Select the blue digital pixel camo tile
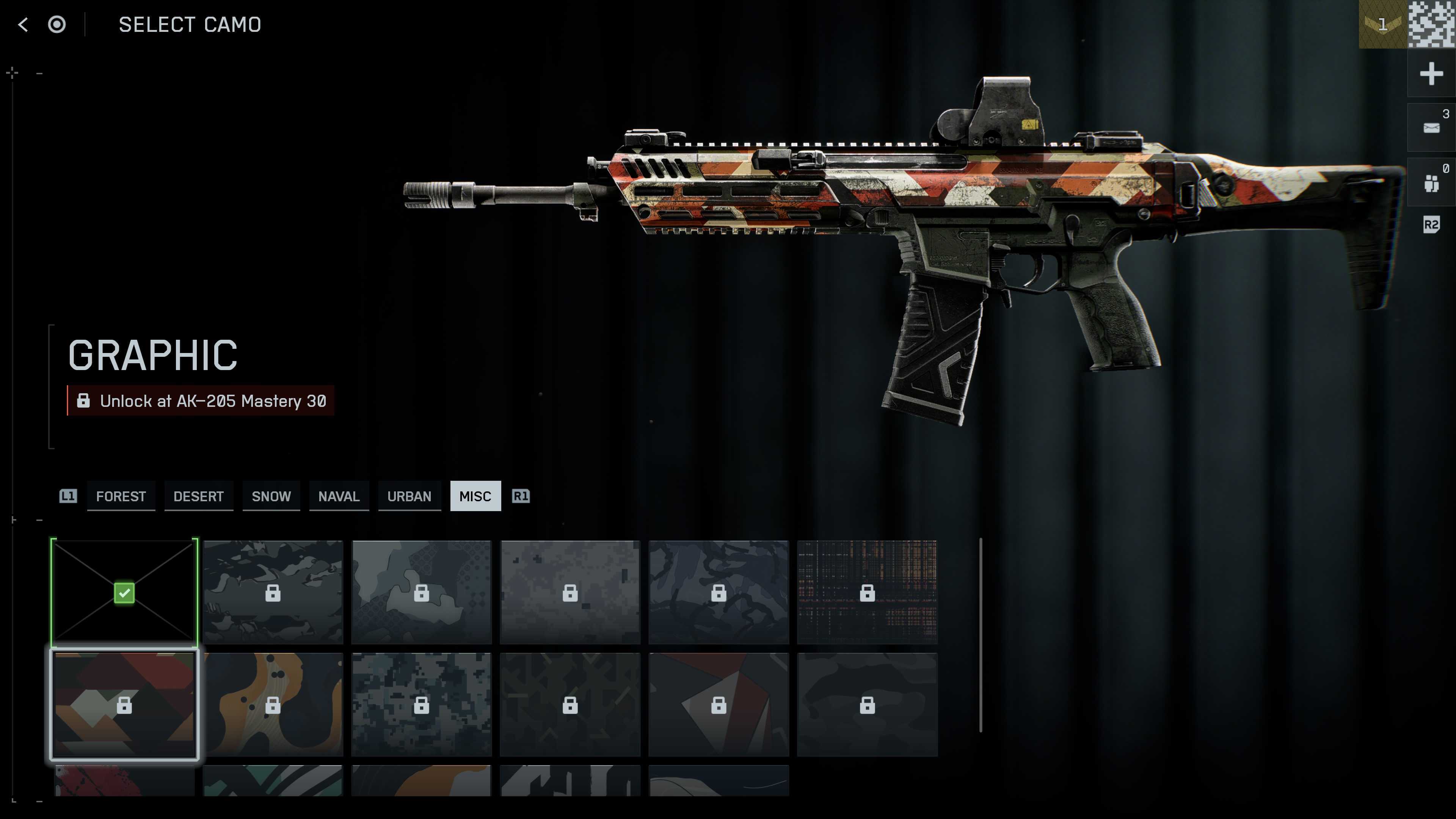Screen dimensions: 1456x819 (422, 704)
